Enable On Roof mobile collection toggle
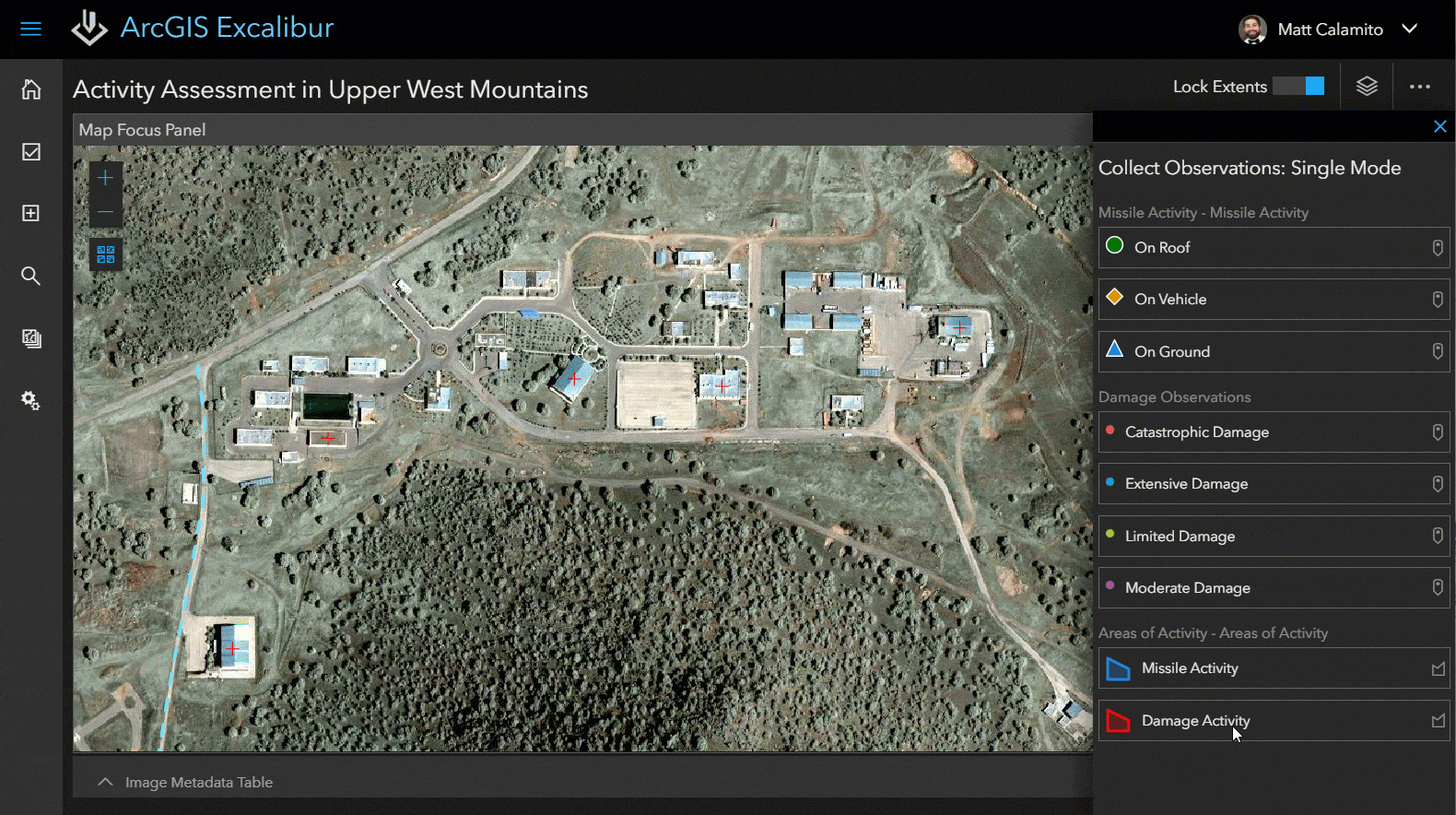The image size is (1456, 815). click(x=1438, y=247)
